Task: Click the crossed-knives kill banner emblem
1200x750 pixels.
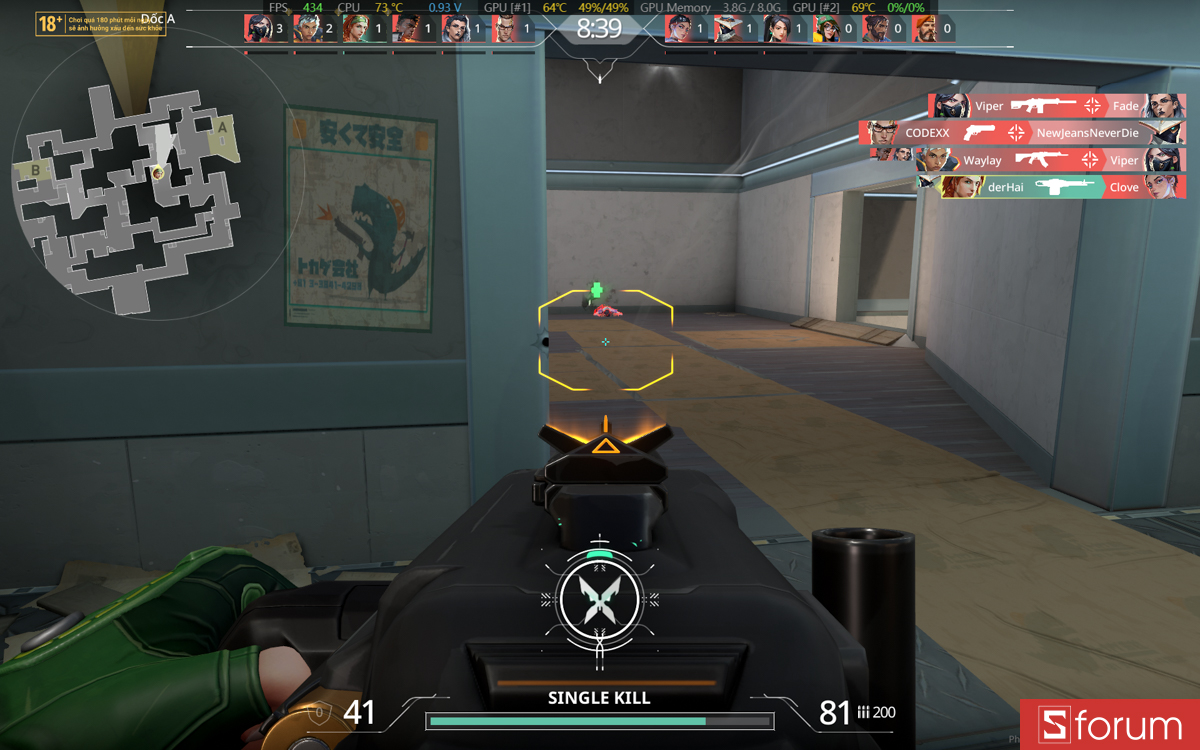Action: (x=599, y=599)
